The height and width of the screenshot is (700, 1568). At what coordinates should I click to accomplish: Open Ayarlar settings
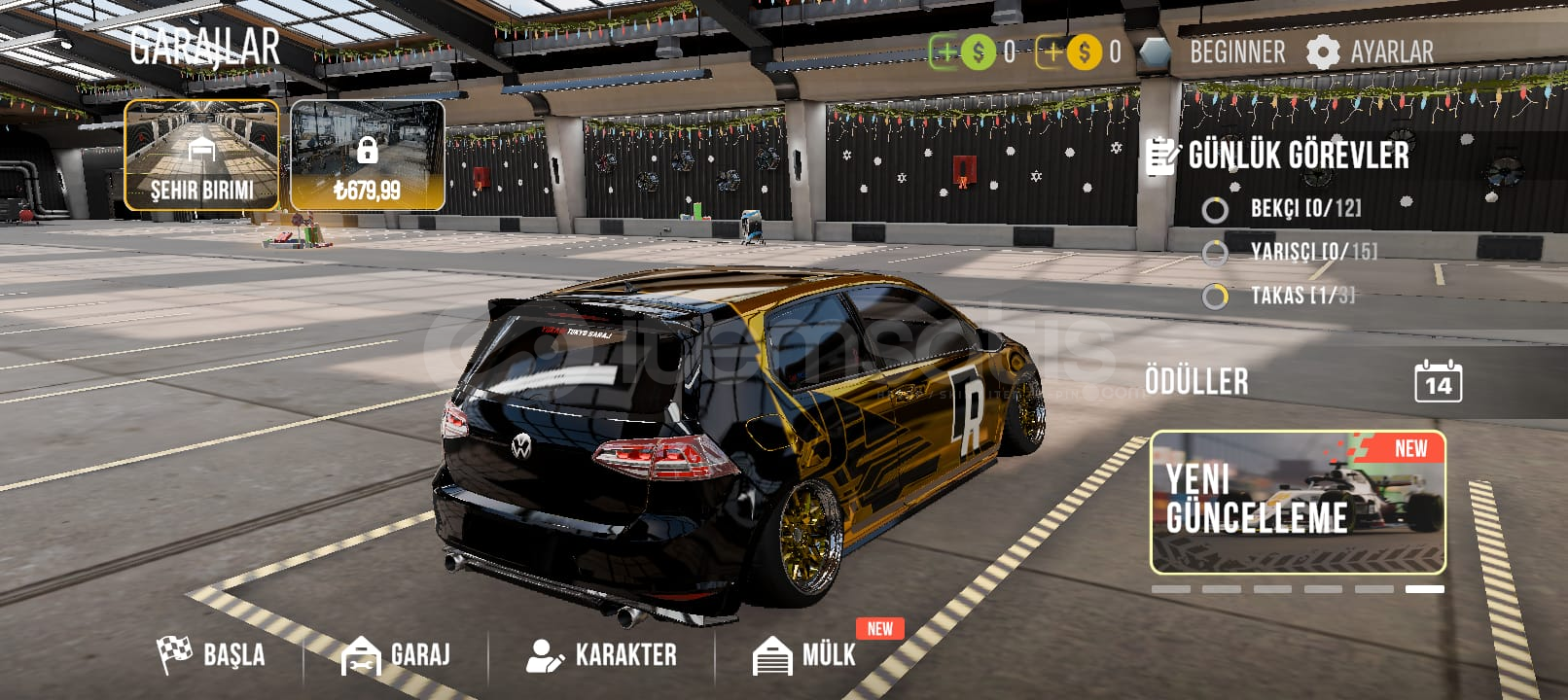click(1371, 52)
